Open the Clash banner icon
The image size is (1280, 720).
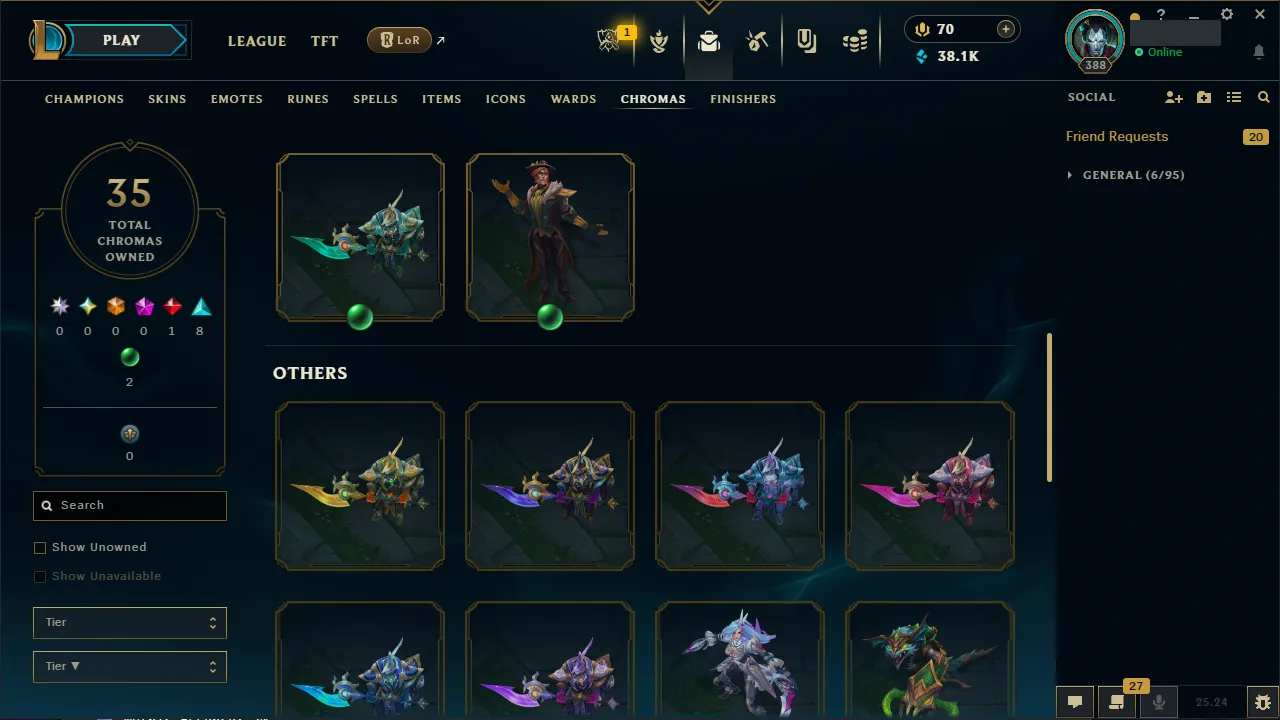(x=807, y=42)
